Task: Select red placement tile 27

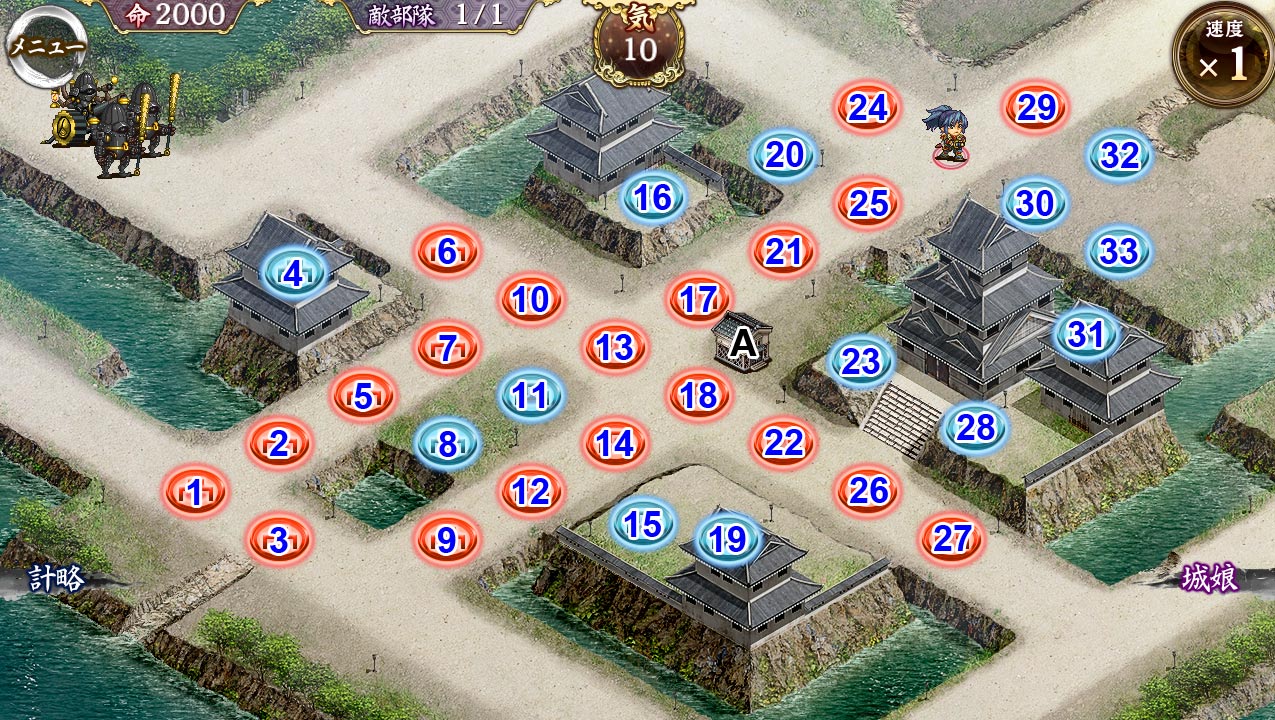Action: tap(952, 539)
